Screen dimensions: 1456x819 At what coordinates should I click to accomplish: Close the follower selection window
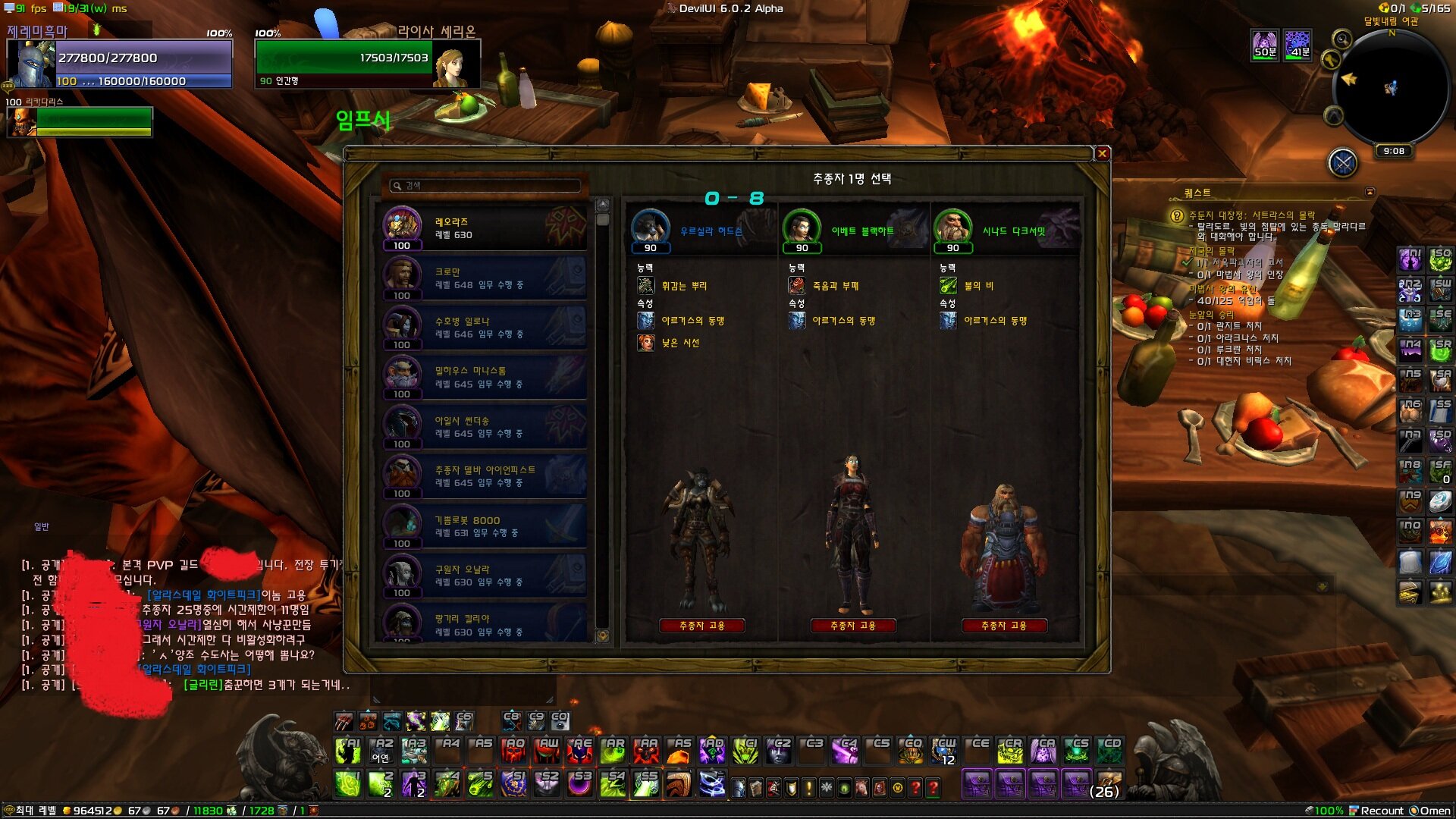(x=1103, y=154)
